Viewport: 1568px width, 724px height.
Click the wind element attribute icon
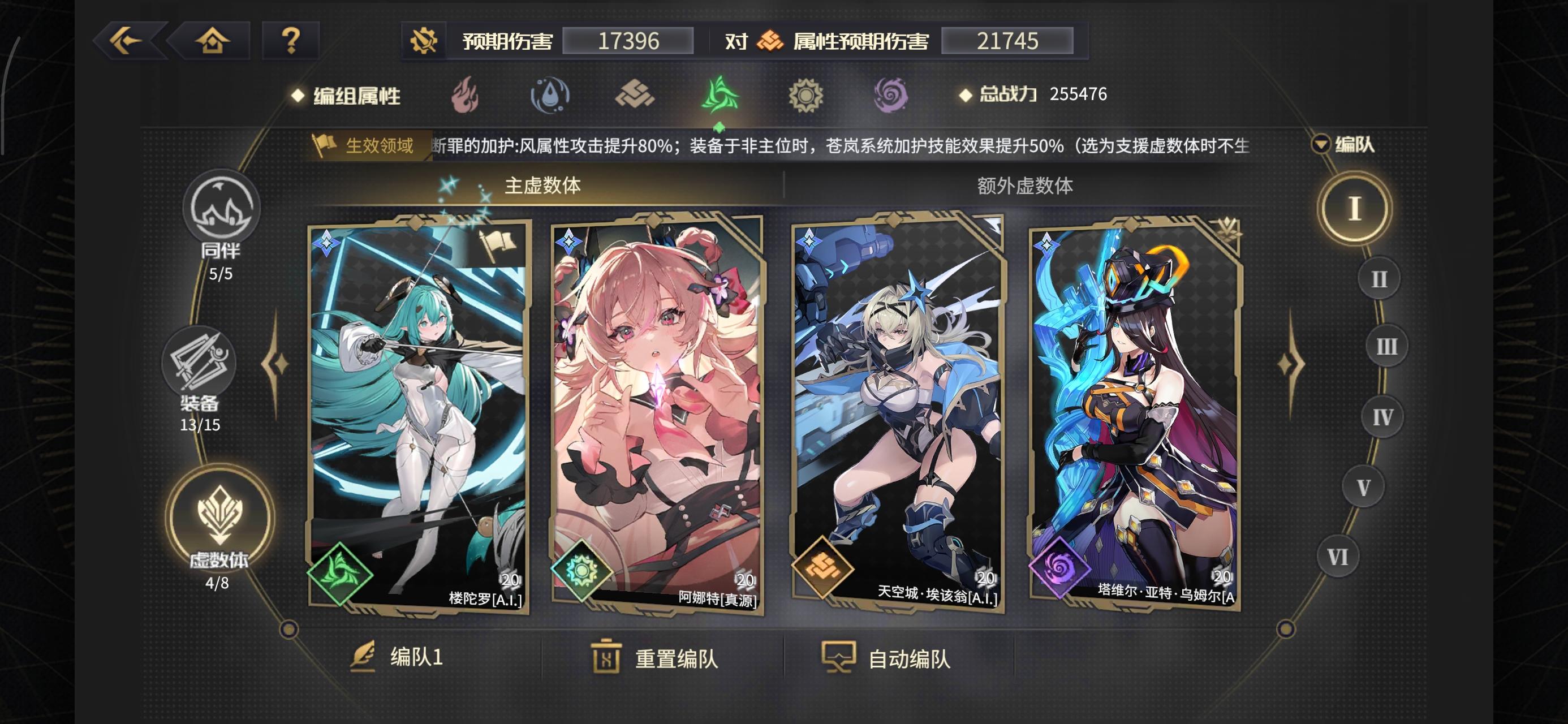[720, 96]
